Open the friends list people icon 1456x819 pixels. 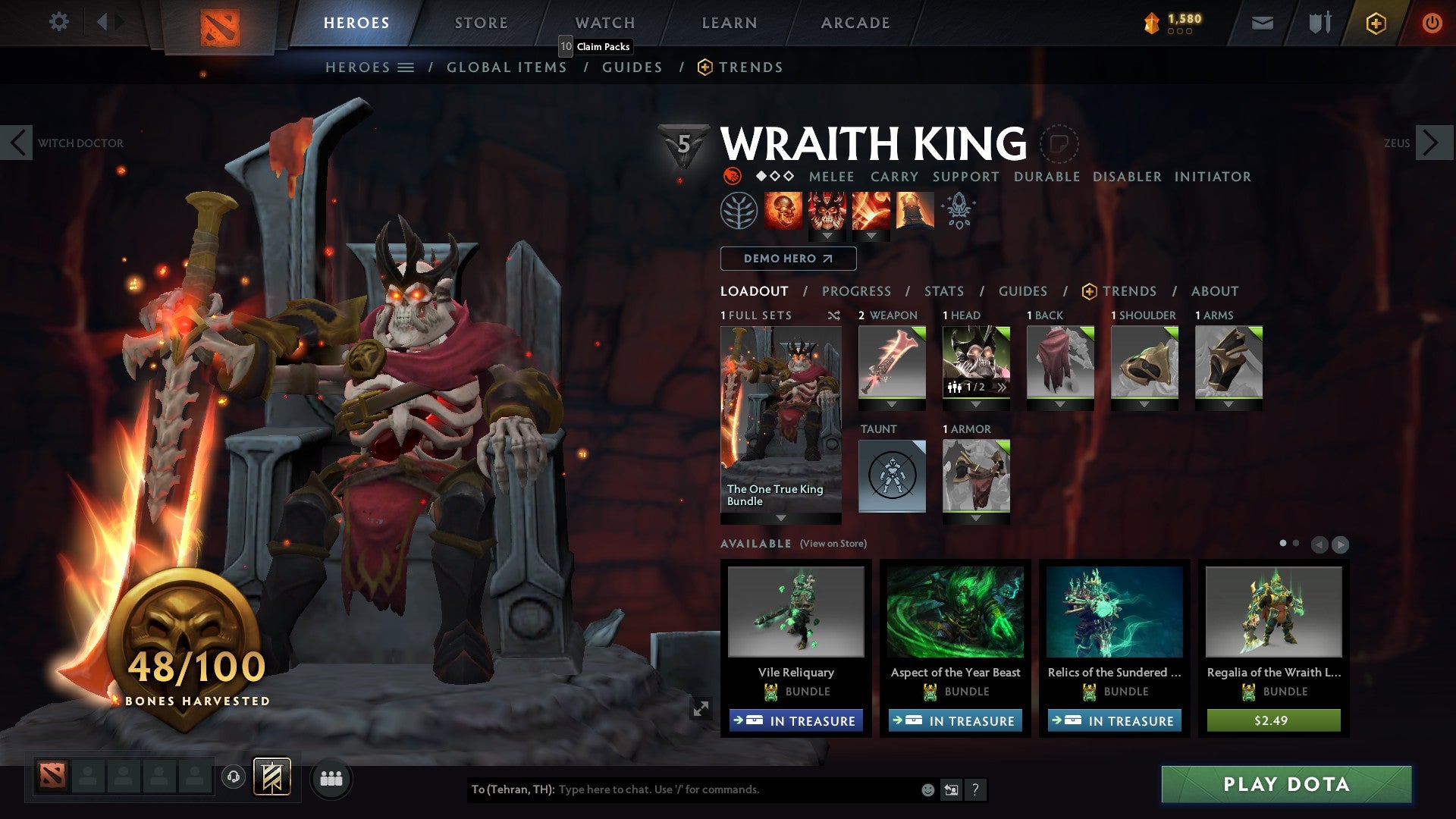331,778
